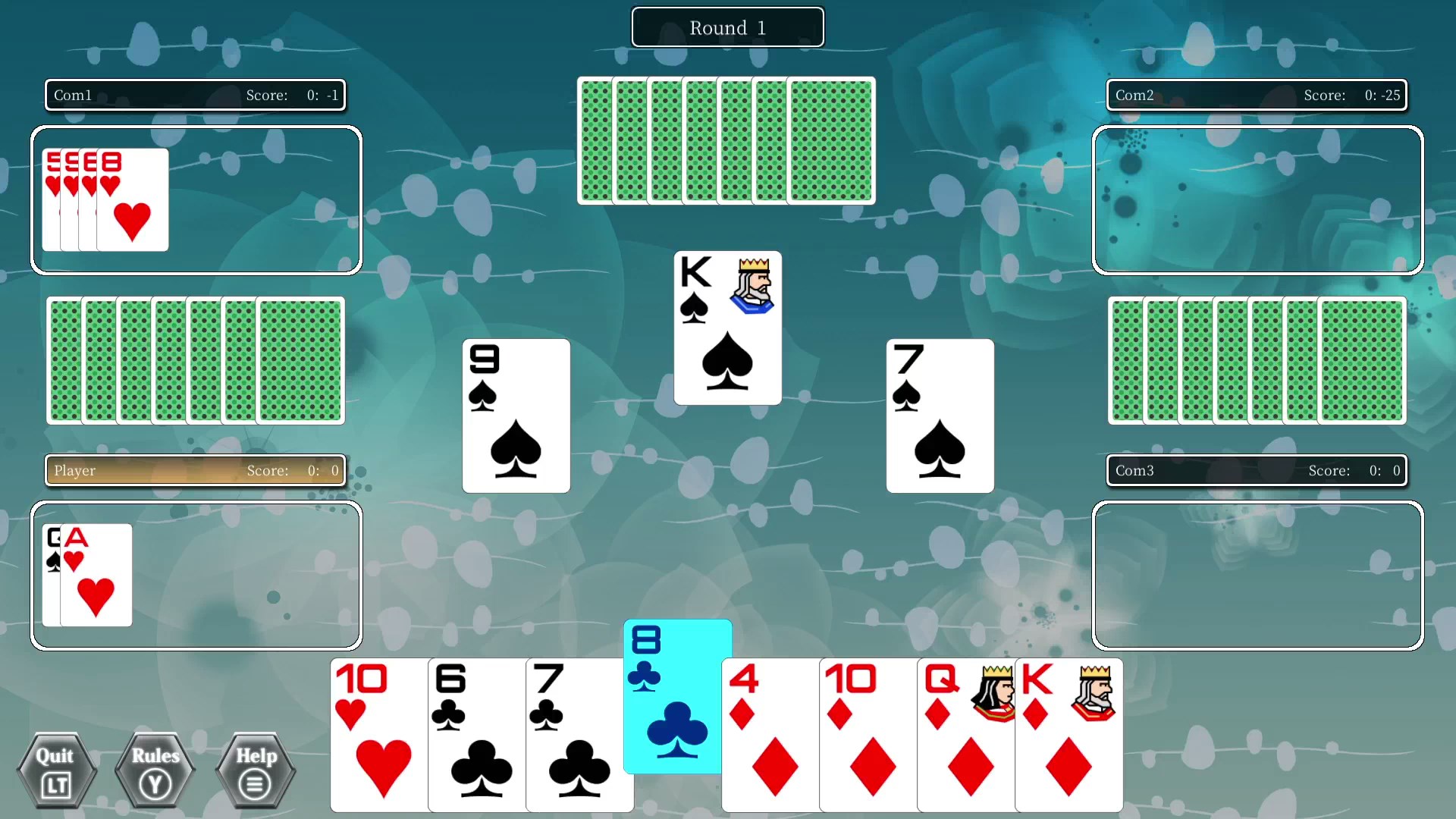Click the Round 1 header
Screen dimensions: 1456x819
coord(726,27)
